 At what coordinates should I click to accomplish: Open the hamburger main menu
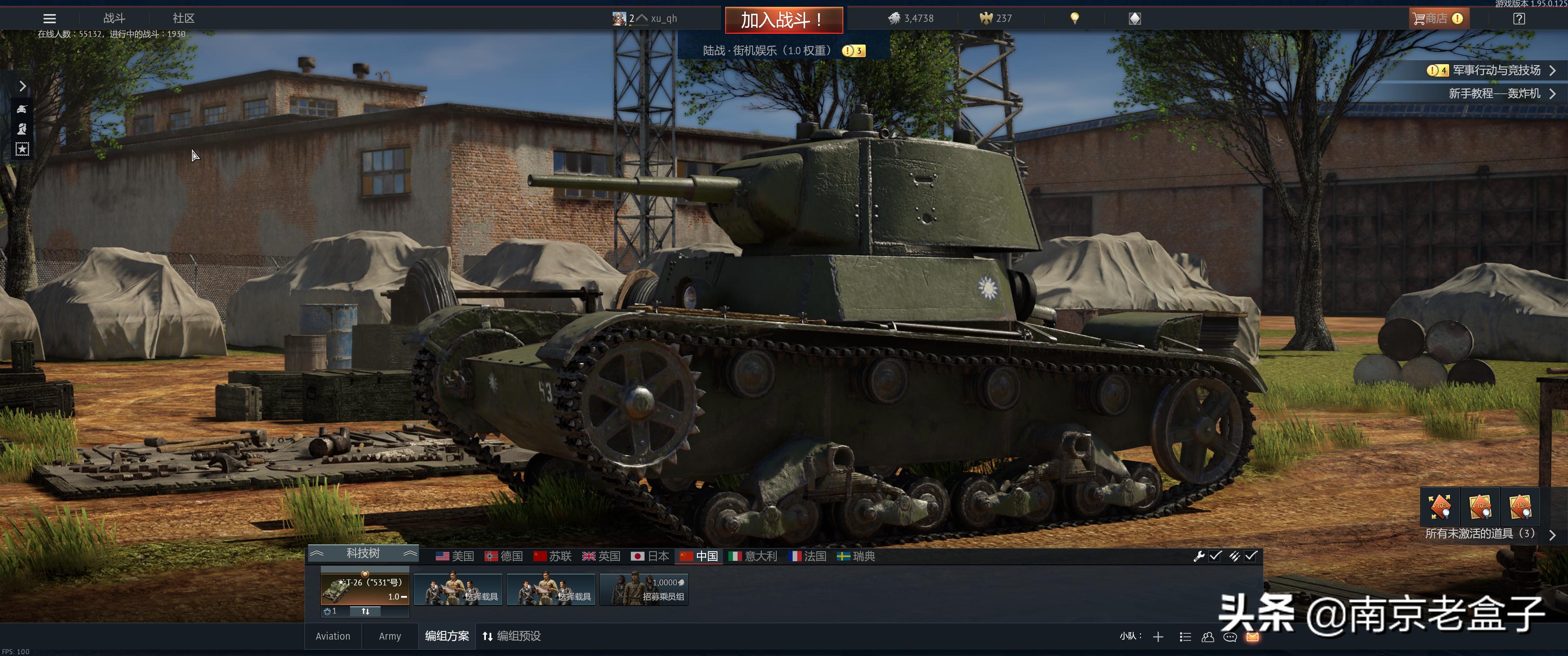pyautogui.click(x=49, y=19)
